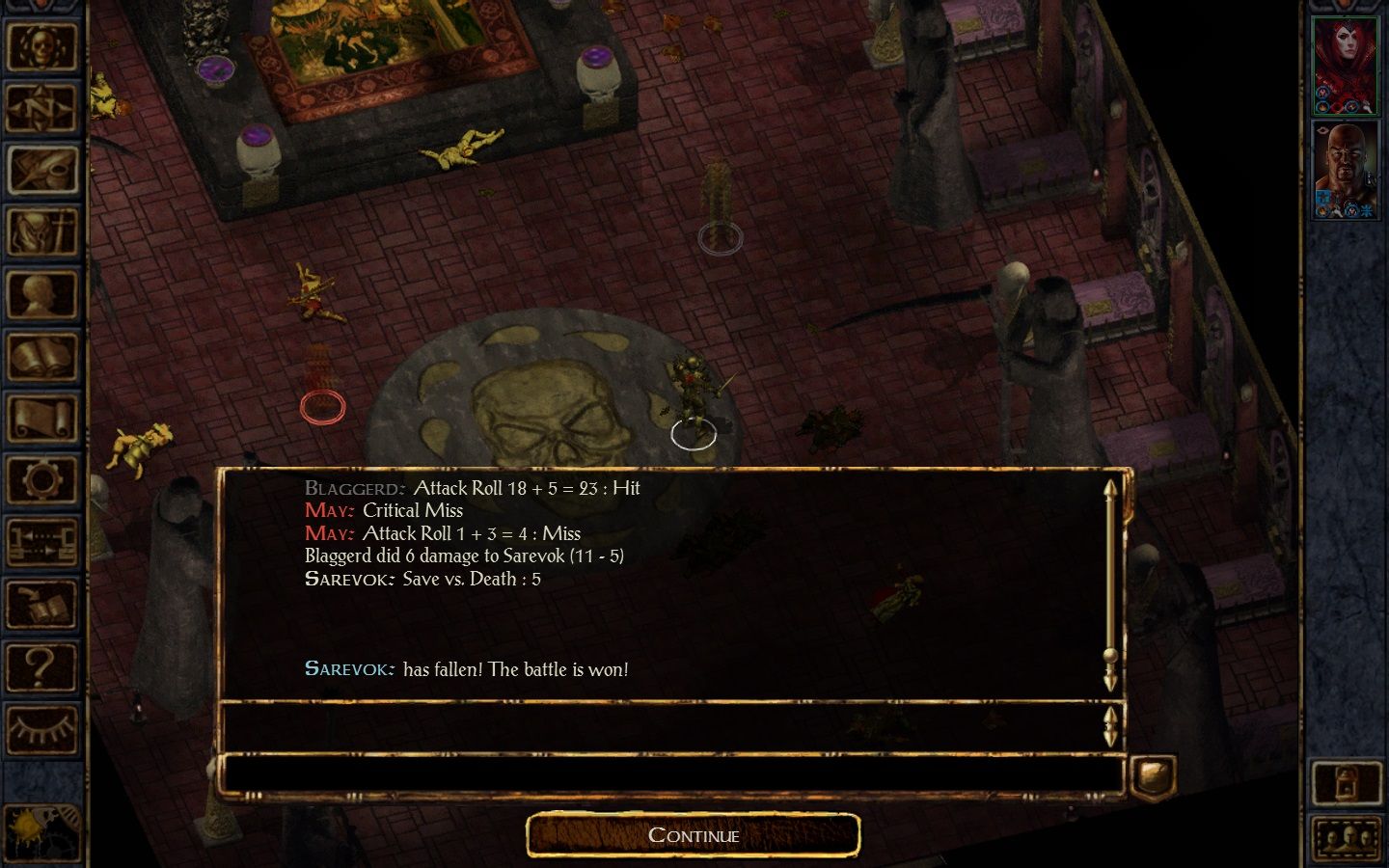Open the character record head icon
The width and height of the screenshot is (1389, 868).
pos(42,295)
